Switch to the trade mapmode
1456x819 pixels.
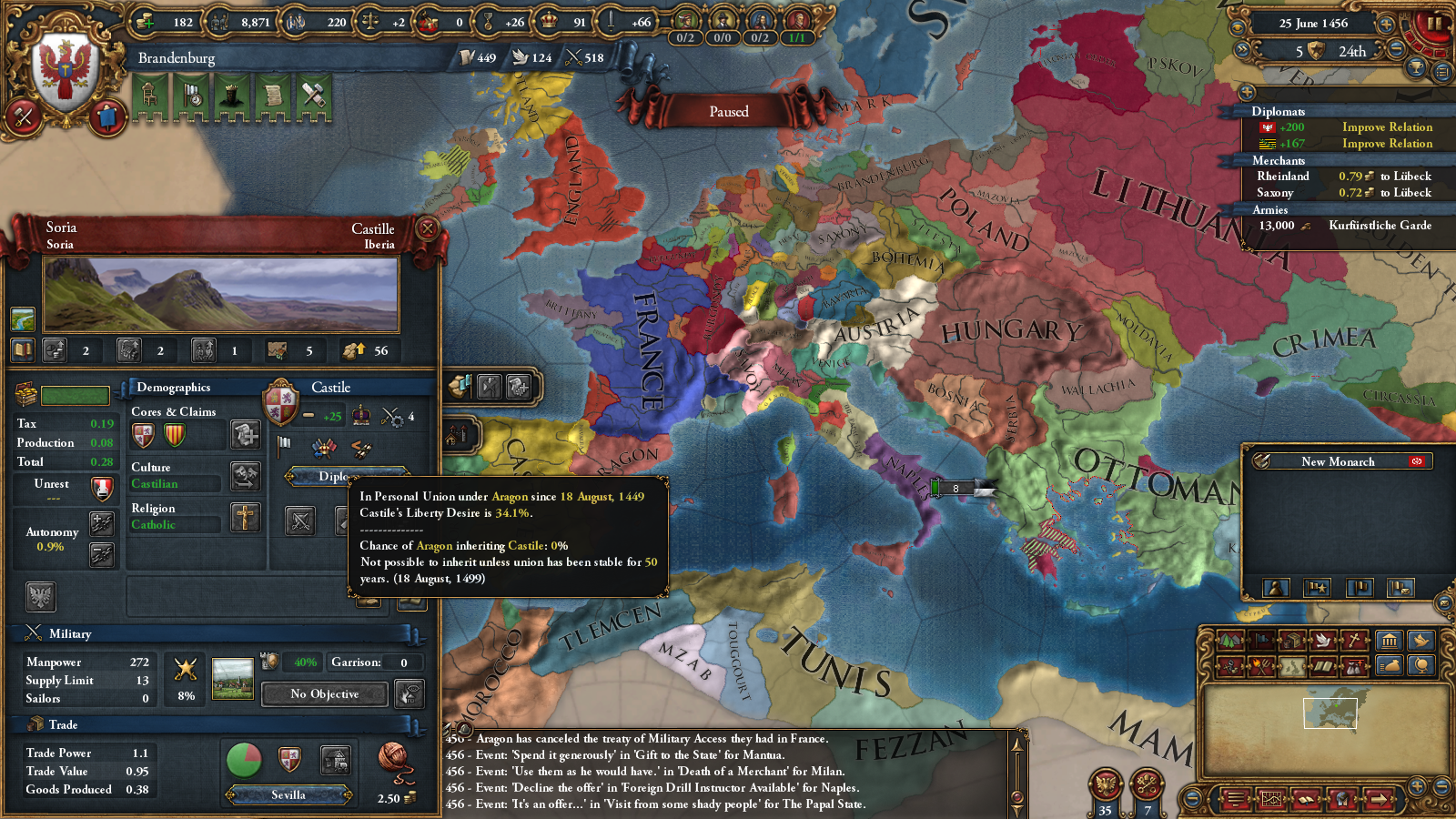1292,640
